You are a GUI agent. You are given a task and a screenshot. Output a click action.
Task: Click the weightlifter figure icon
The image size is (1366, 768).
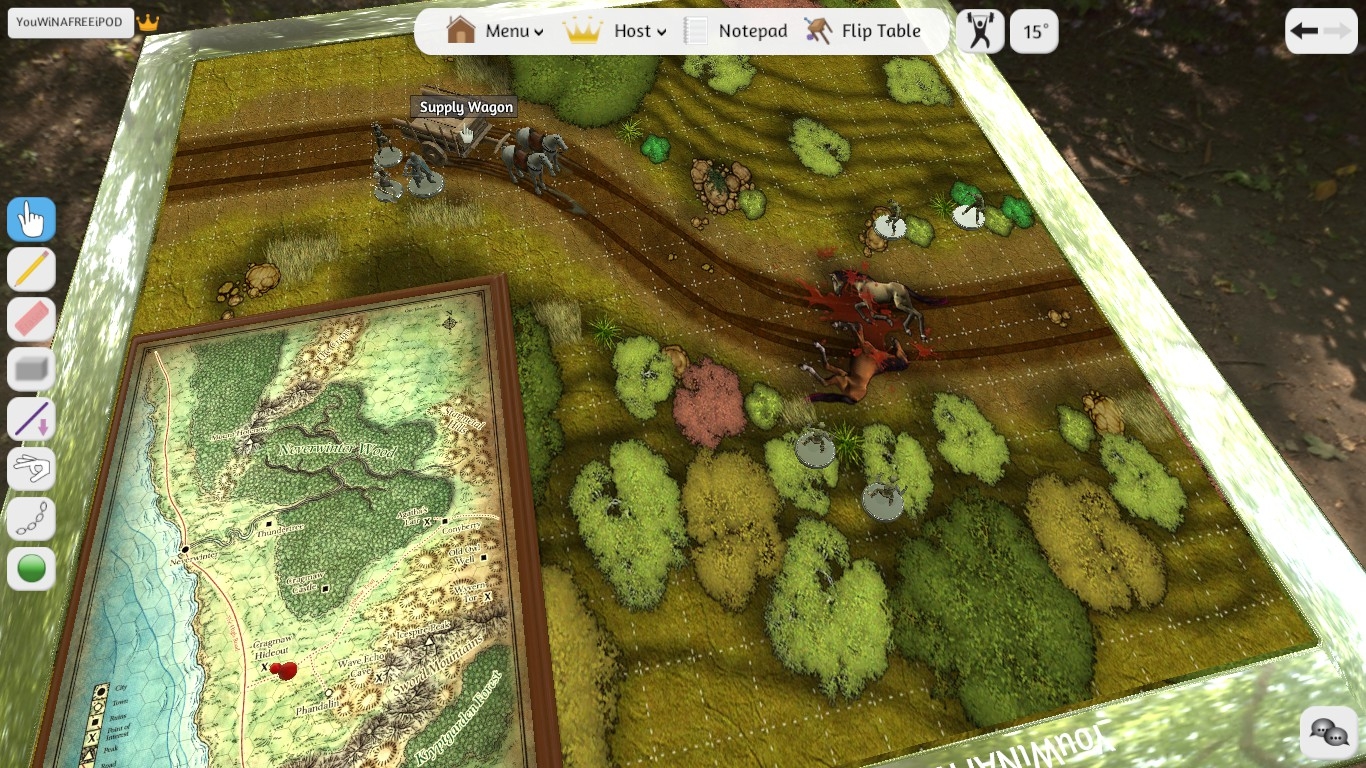[980, 31]
